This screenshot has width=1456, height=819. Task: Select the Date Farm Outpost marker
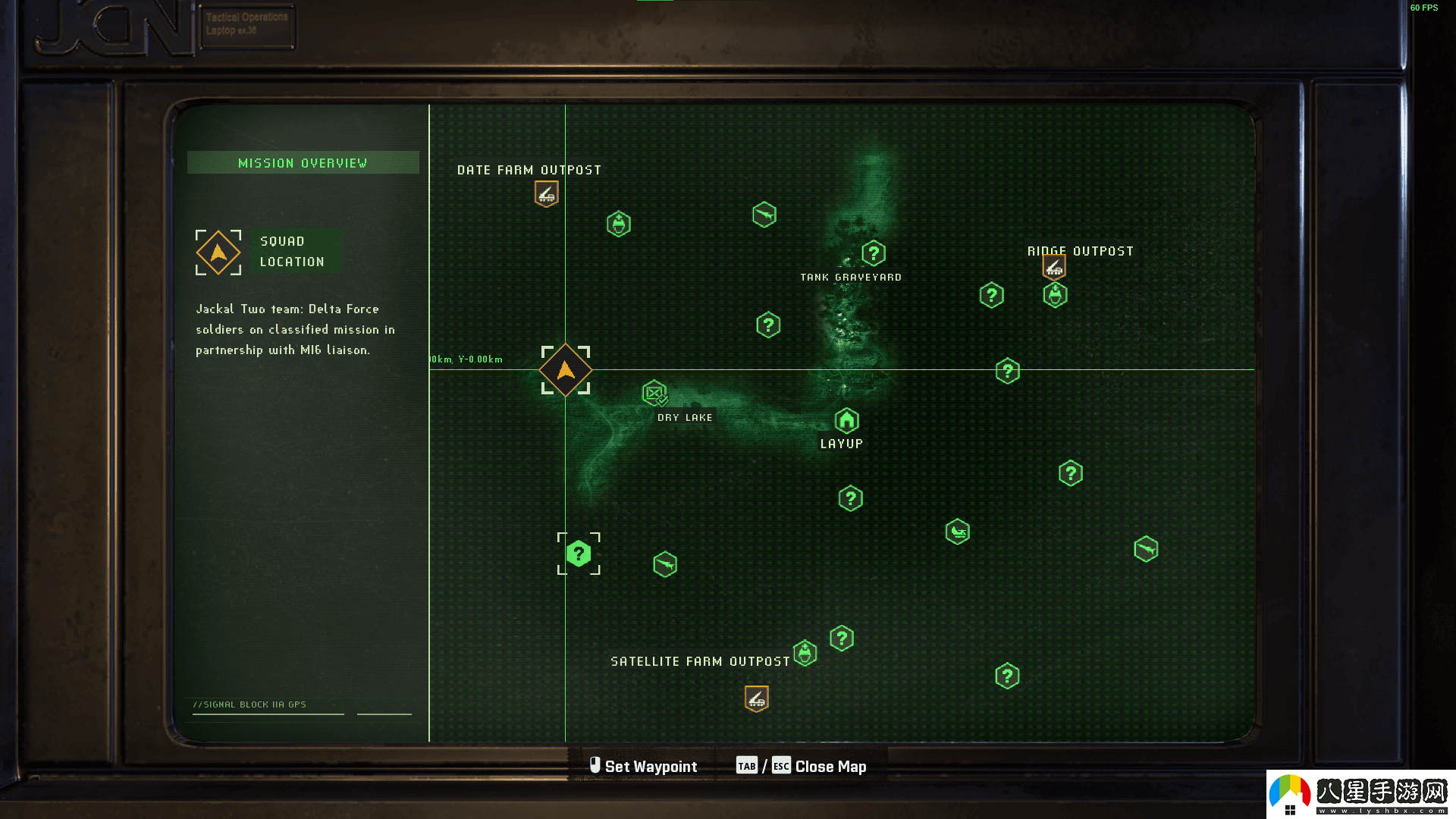pyautogui.click(x=546, y=194)
